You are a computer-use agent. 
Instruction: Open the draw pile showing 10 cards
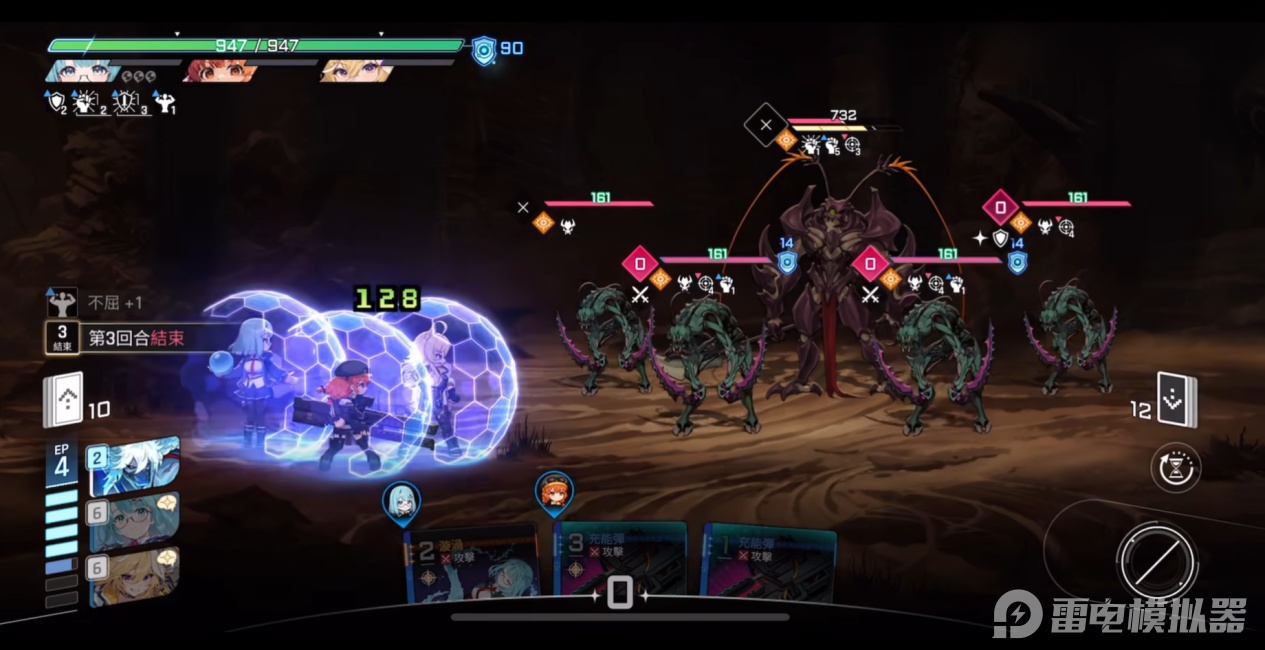pyautogui.click(x=62, y=402)
